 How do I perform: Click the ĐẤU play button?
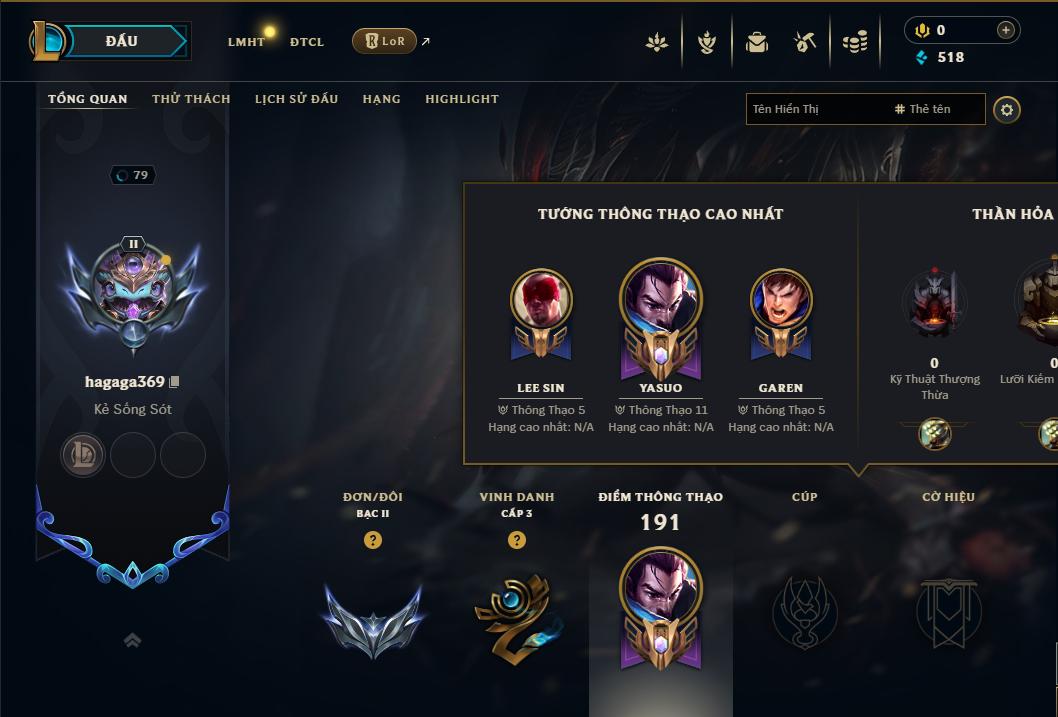click(121, 41)
